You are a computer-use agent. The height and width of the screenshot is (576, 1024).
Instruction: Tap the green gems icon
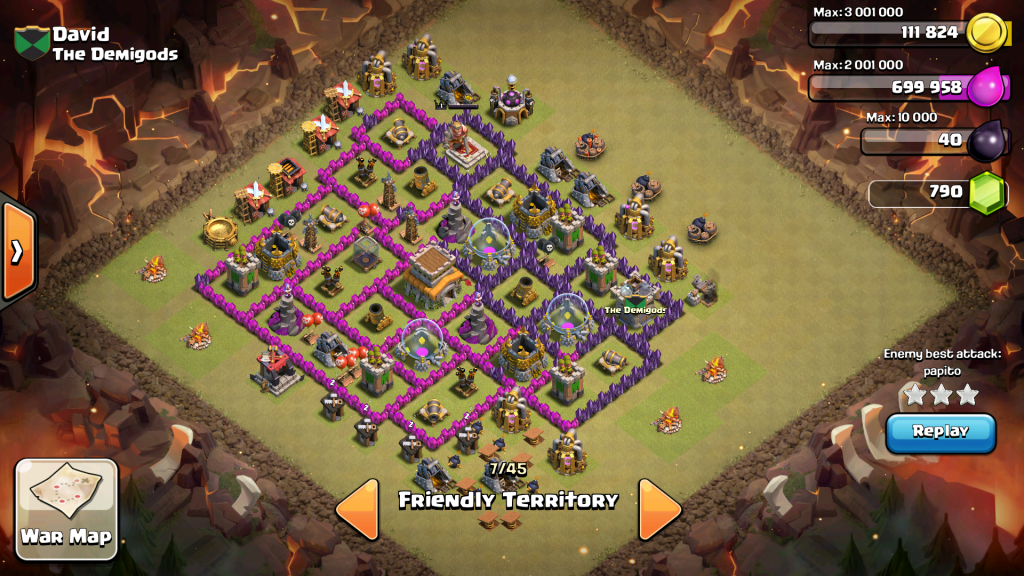pos(986,191)
